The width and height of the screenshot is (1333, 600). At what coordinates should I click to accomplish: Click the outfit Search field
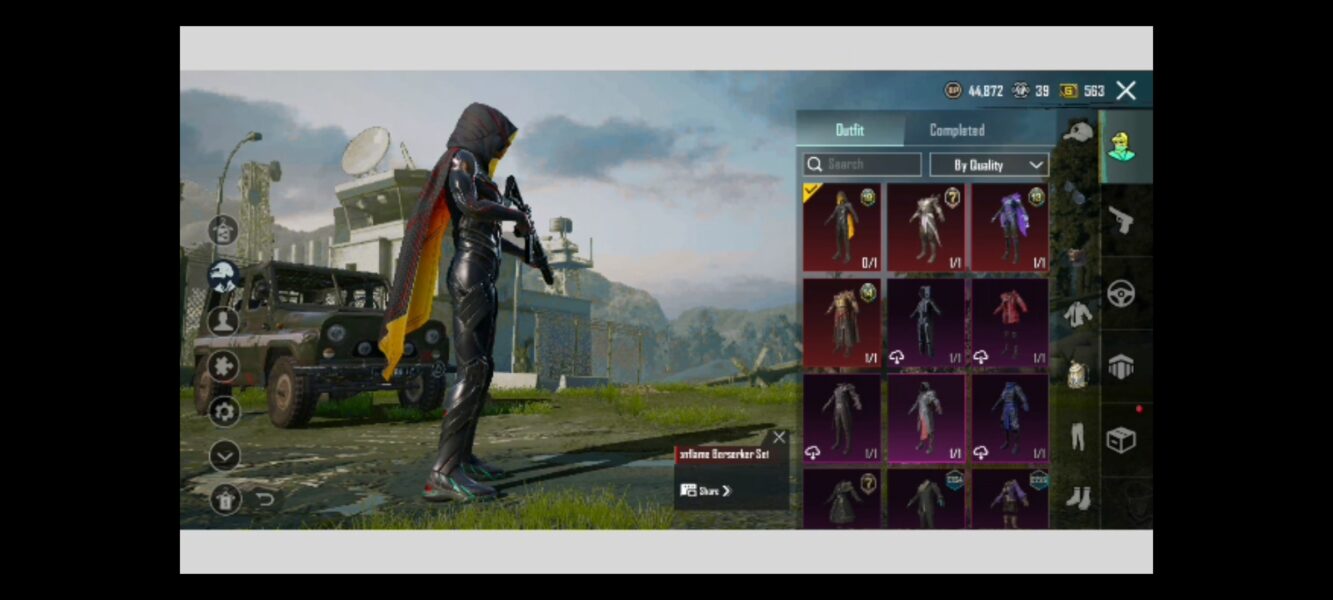862,164
